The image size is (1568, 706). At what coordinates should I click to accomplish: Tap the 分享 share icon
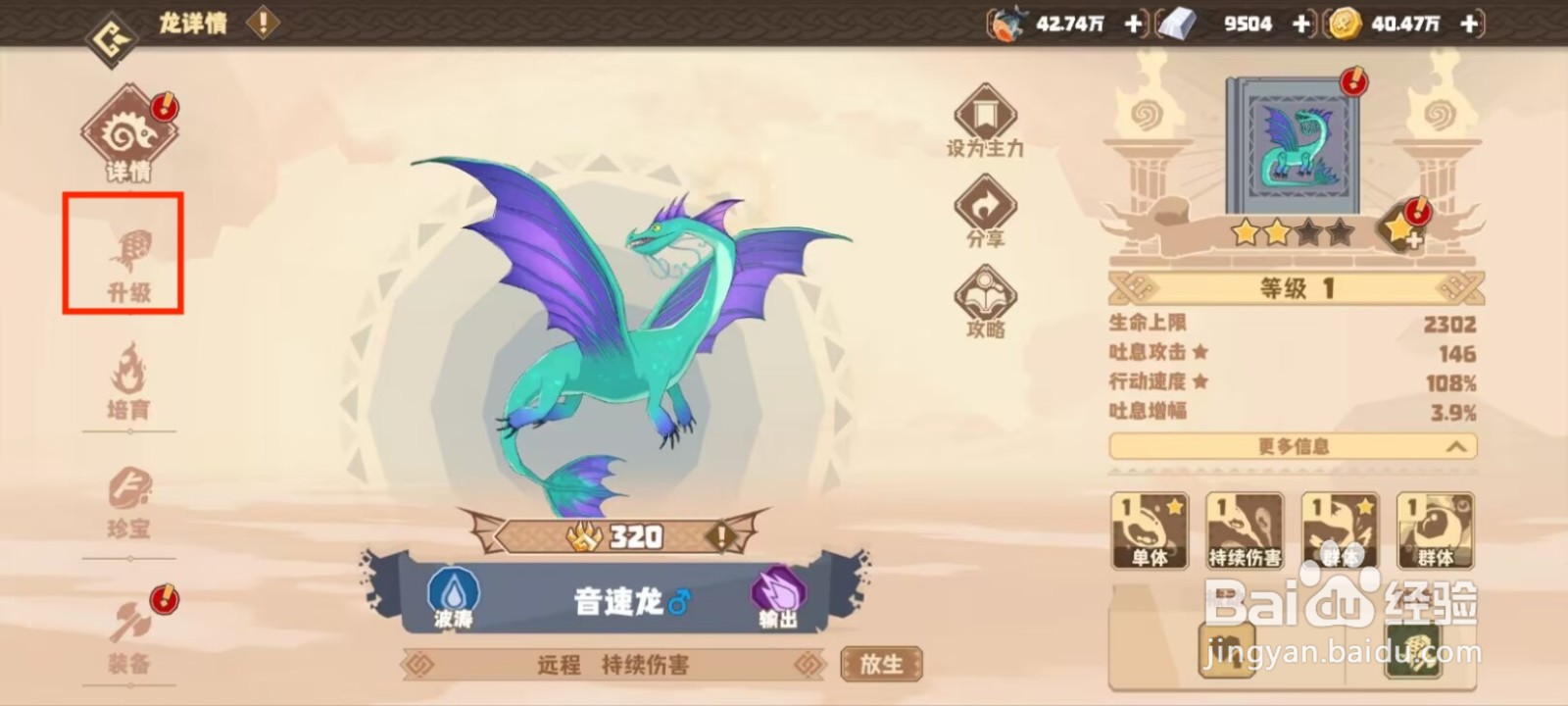click(x=985, y=209)
